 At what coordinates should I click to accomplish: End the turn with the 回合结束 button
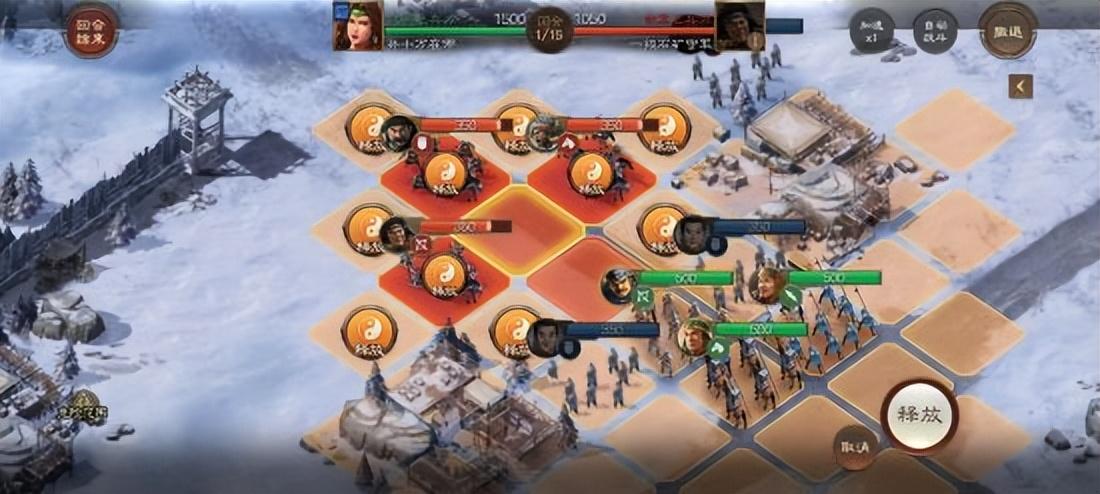coord(92,29)
